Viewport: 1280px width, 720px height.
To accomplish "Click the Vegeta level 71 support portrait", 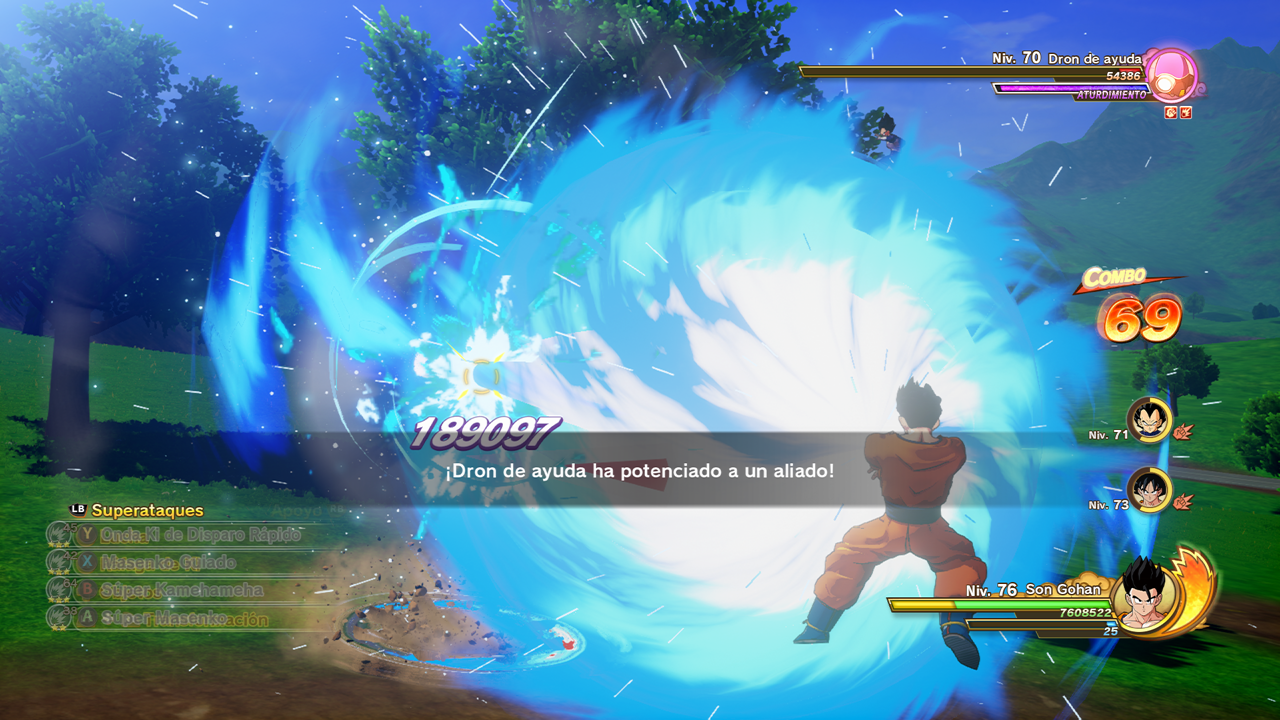I will [1149, 420].
